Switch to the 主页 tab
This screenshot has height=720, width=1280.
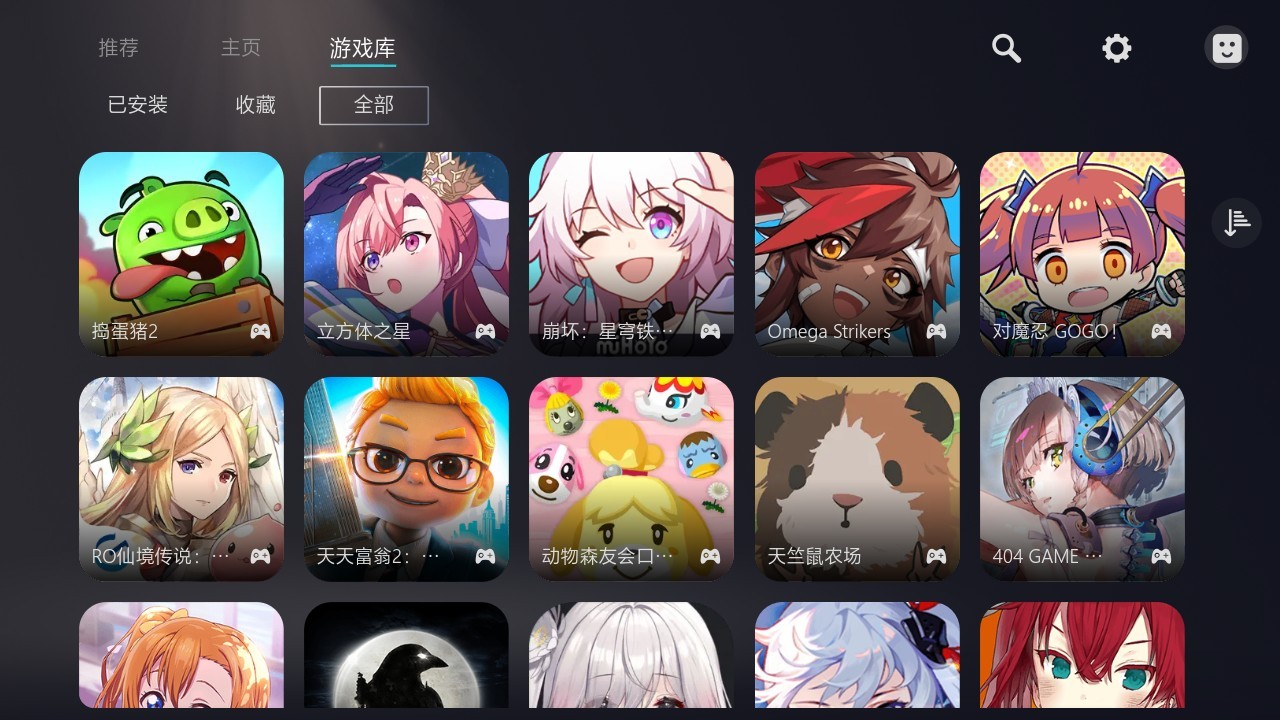coord(240,47)
